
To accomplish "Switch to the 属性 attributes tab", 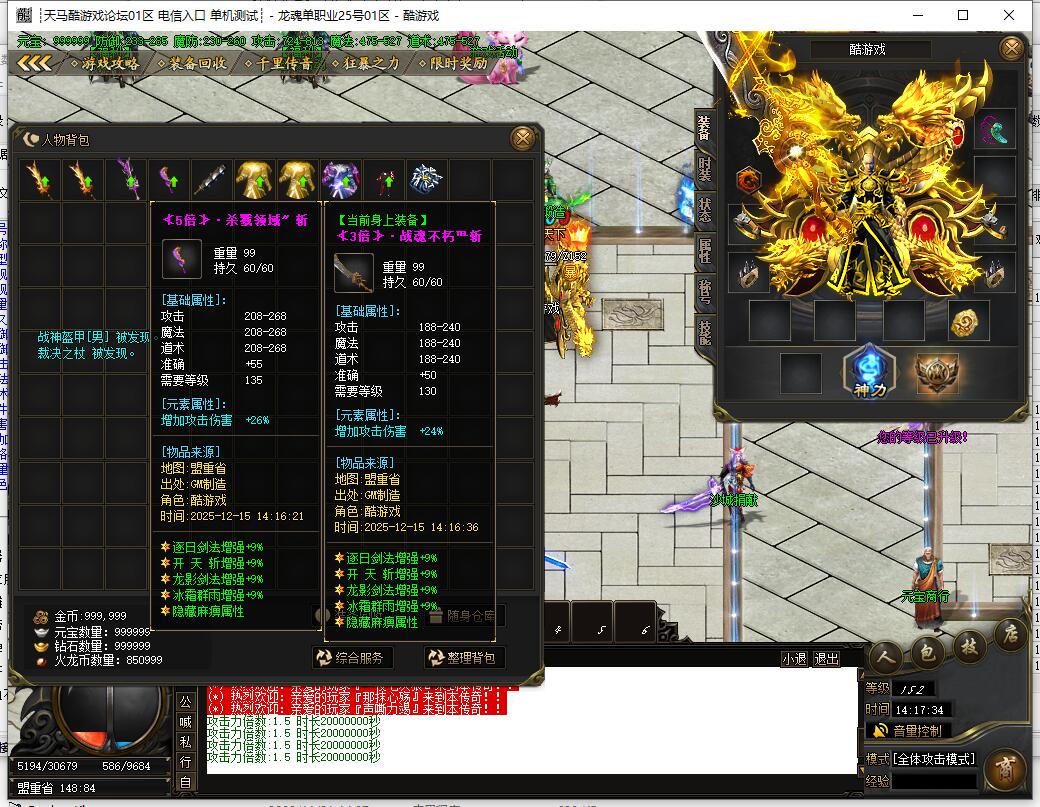I will pyautogui.click(x=704, y=250).
